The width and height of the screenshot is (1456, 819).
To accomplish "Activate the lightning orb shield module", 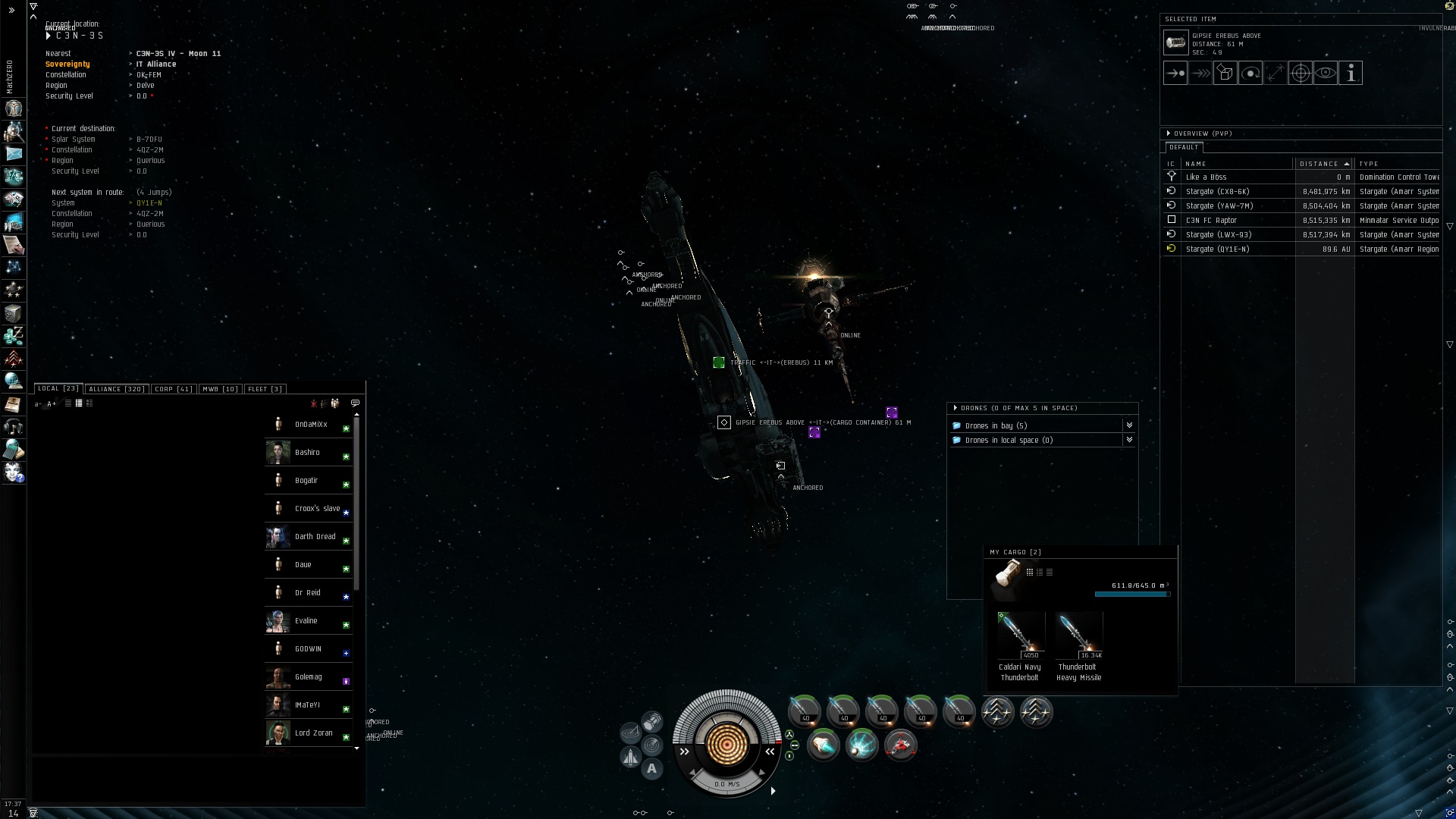I will coord(861,746).
